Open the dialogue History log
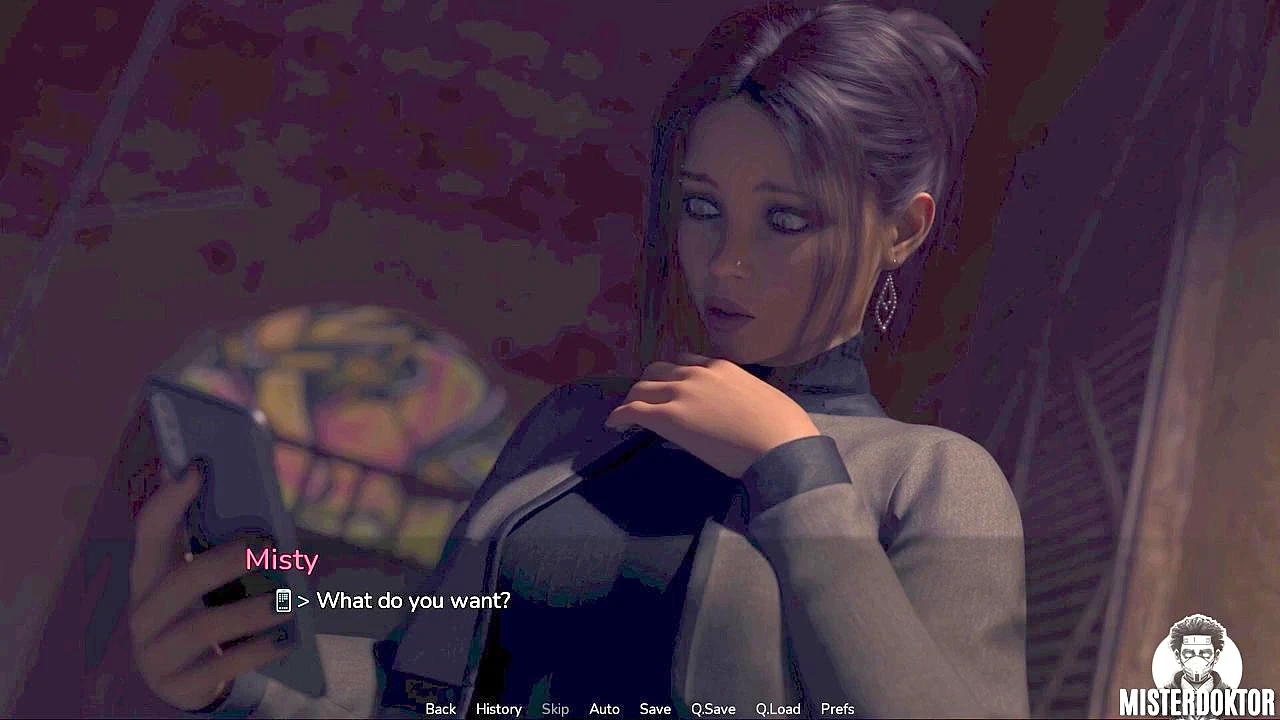The image size is (1280, 720). click(498, 709)
